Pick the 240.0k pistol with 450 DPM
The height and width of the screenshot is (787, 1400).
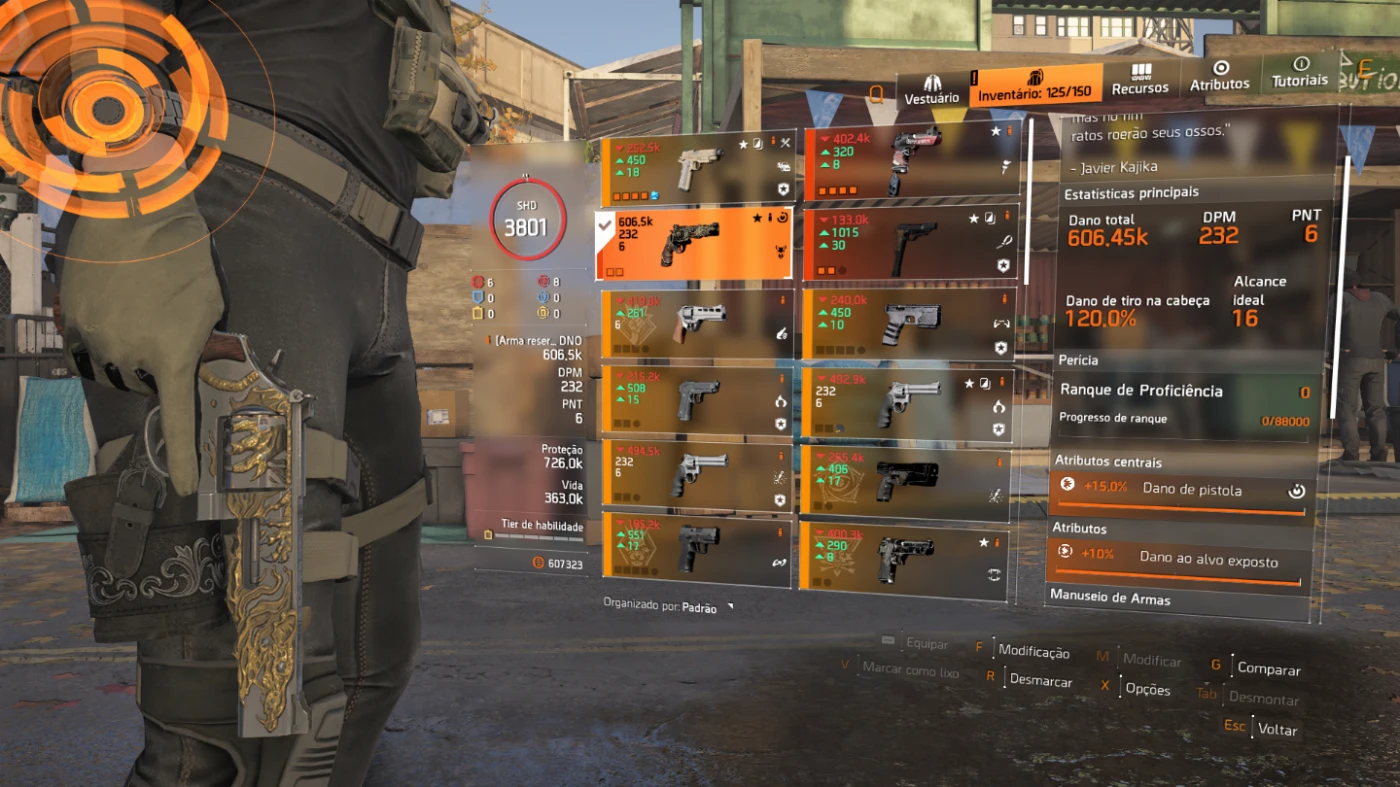(x=909, y=324)
